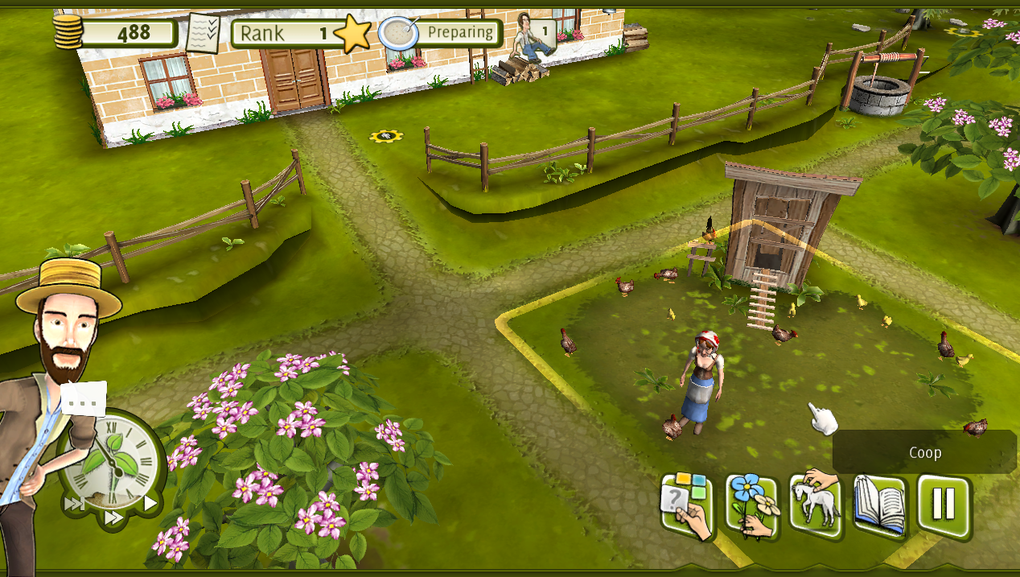Click the Rank star badge
The width and height of the screenshot is (1020, 577).
click(x=352, y=33)
